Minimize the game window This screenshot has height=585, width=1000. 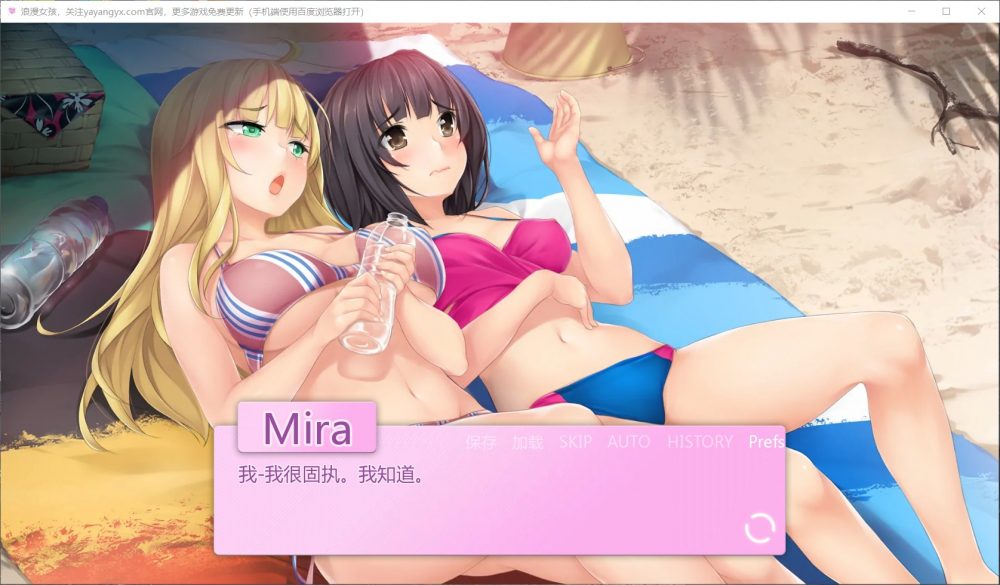[x=912, y=11]
